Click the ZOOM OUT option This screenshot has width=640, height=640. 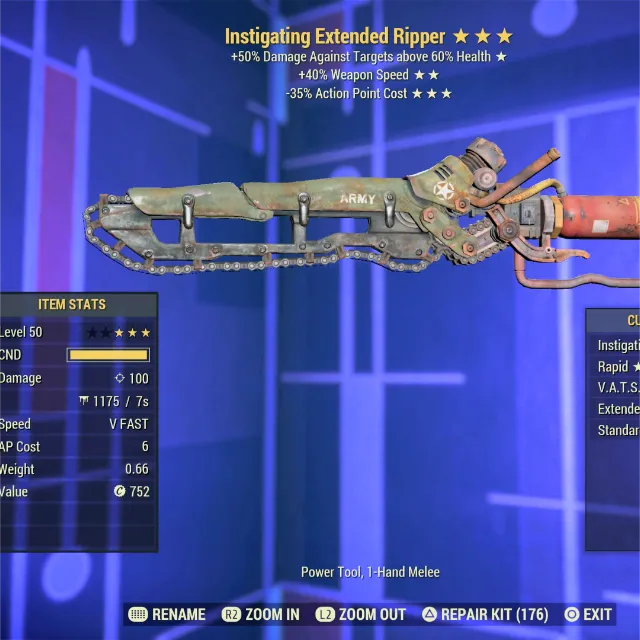(360, 614)
